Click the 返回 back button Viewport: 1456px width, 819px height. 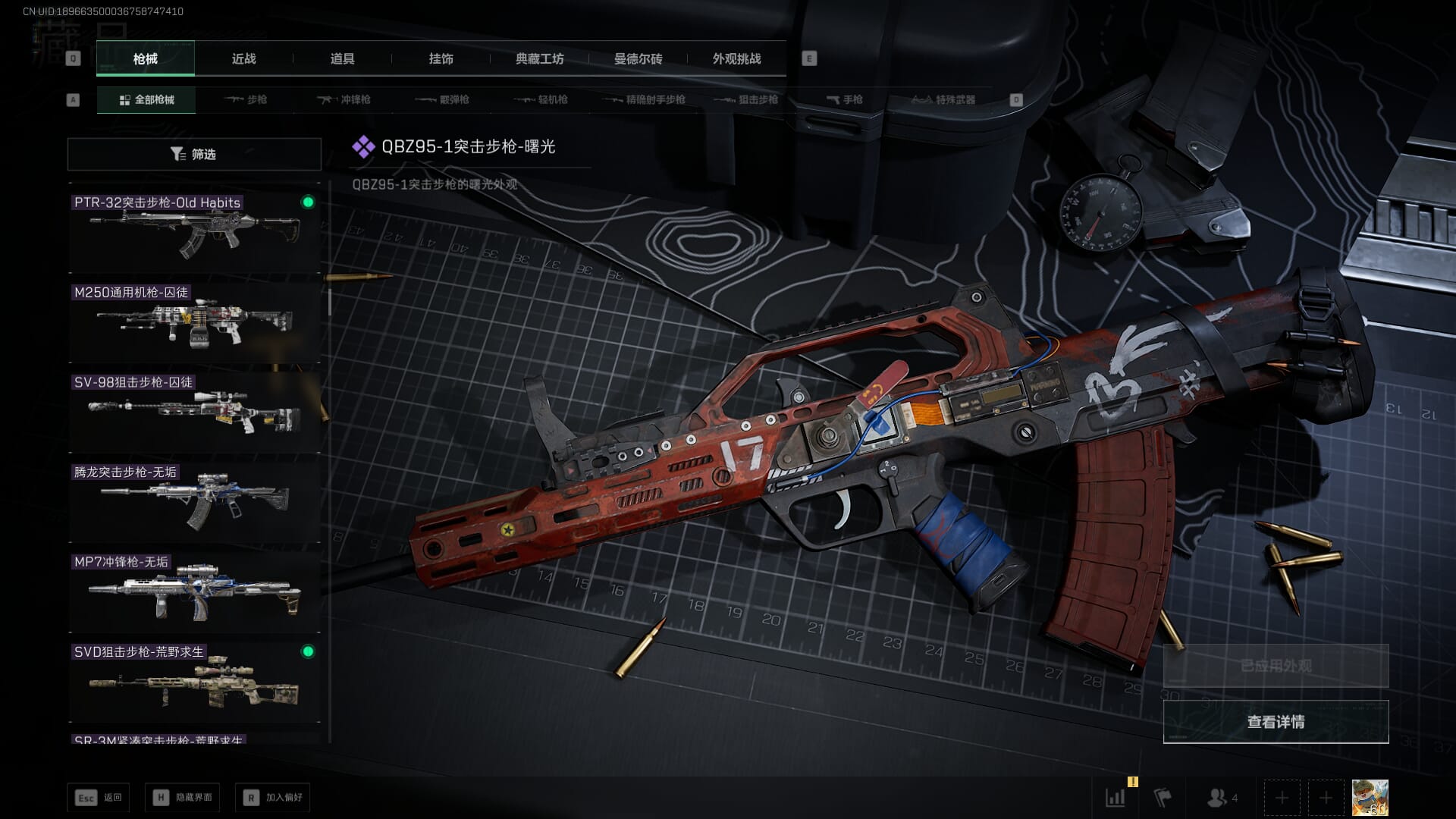pos(99,797)
